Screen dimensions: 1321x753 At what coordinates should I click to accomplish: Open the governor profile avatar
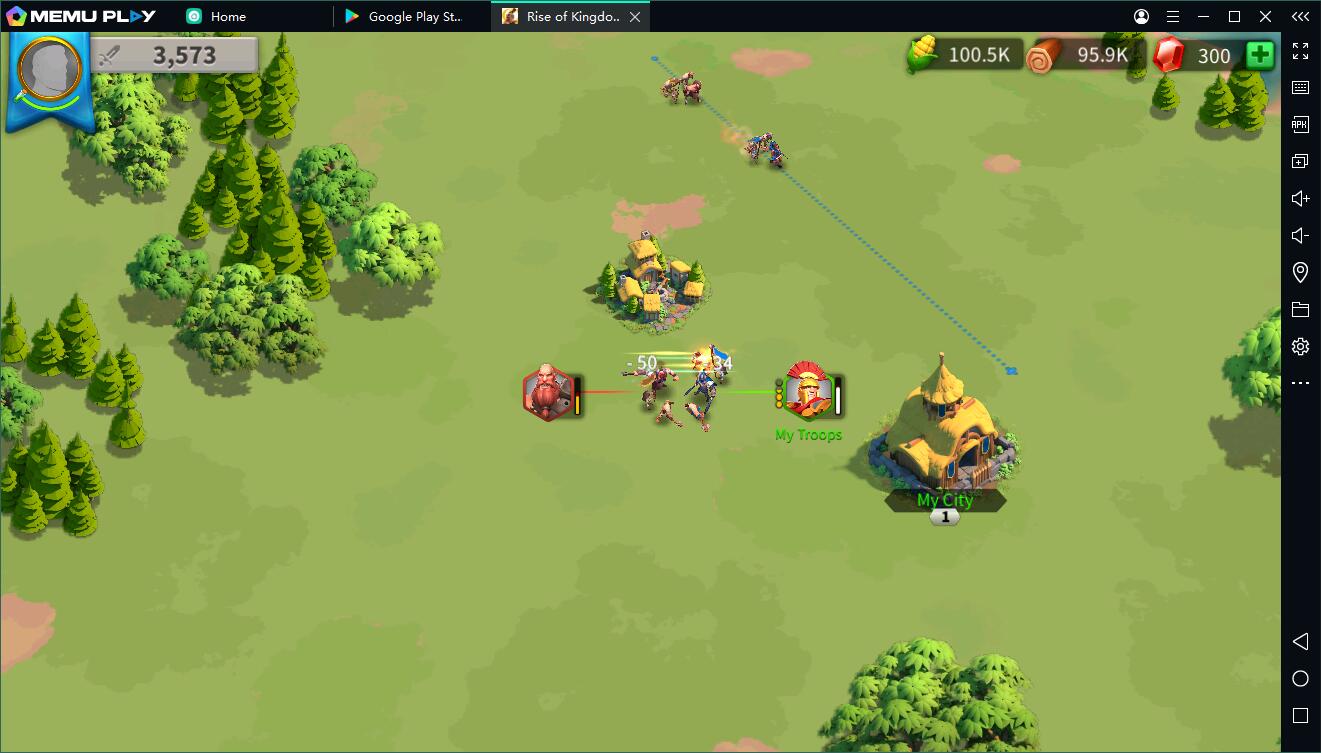coord(50,70)
